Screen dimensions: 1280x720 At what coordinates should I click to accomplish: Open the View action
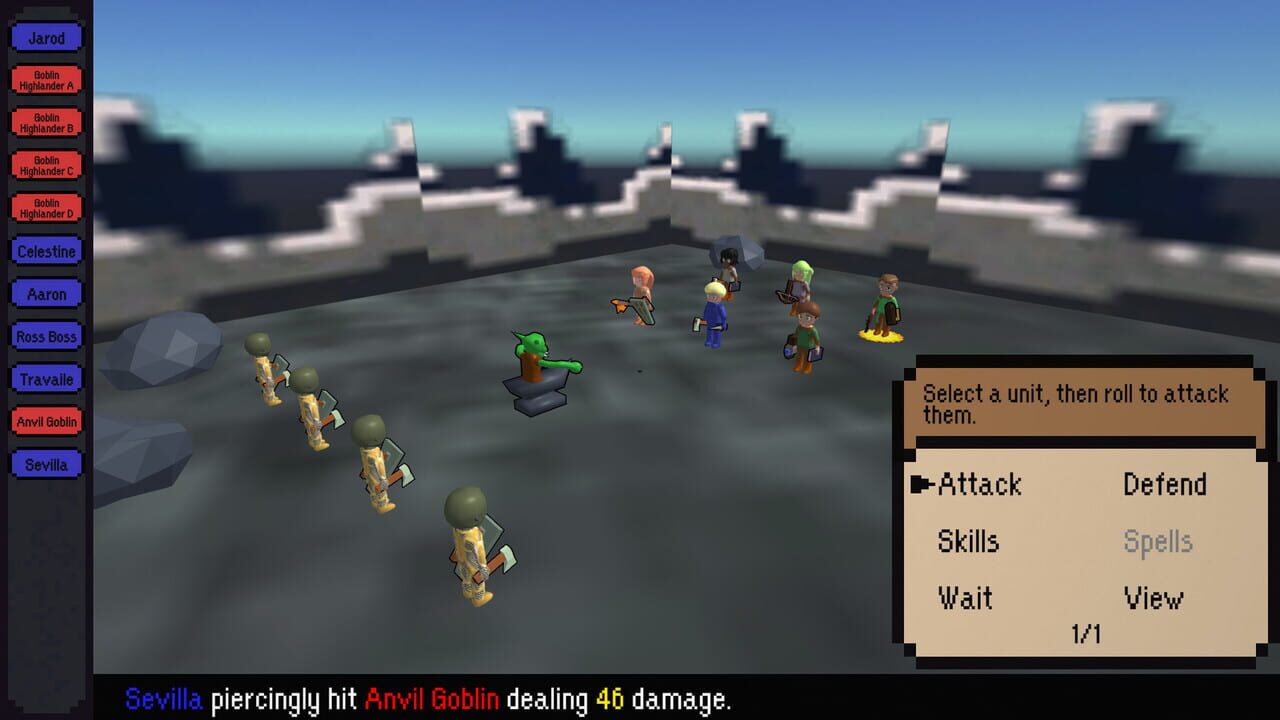[1152, 598]
